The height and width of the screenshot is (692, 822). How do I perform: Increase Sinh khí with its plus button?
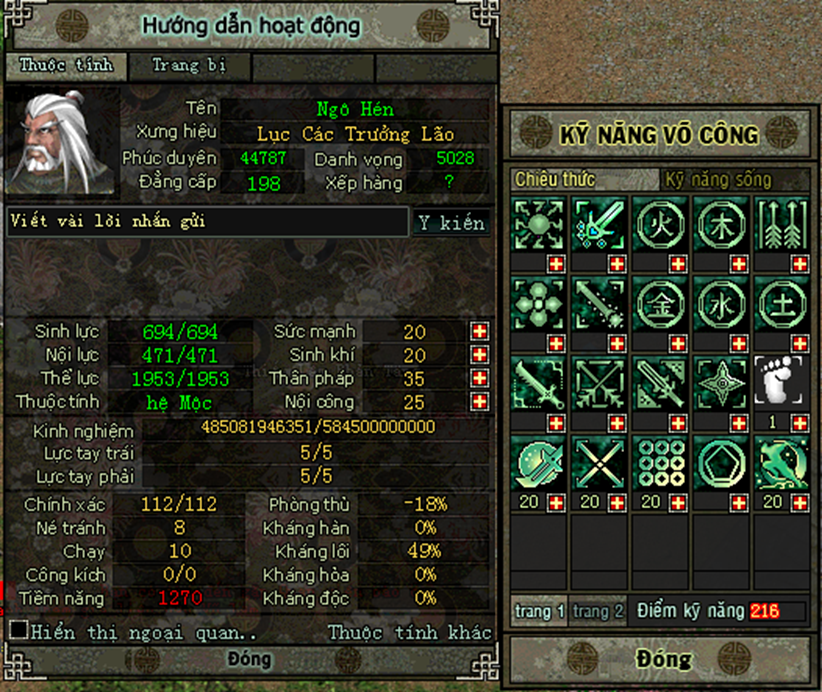[480, 355]
